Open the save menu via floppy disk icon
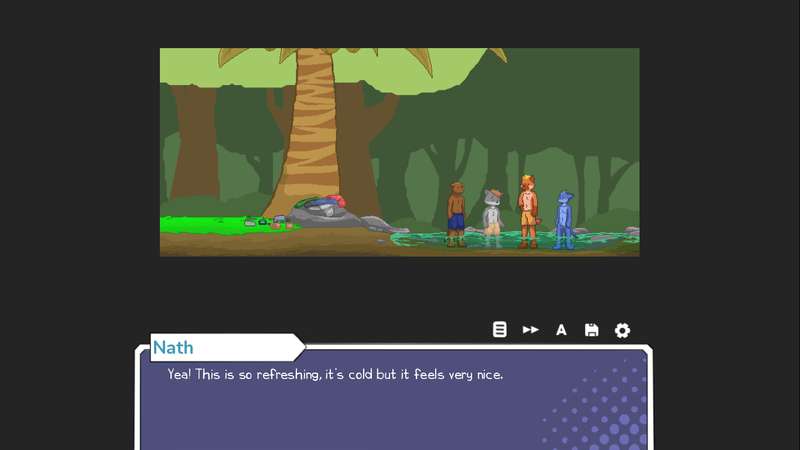Screen dimensions: 800x450 point(592,330)
